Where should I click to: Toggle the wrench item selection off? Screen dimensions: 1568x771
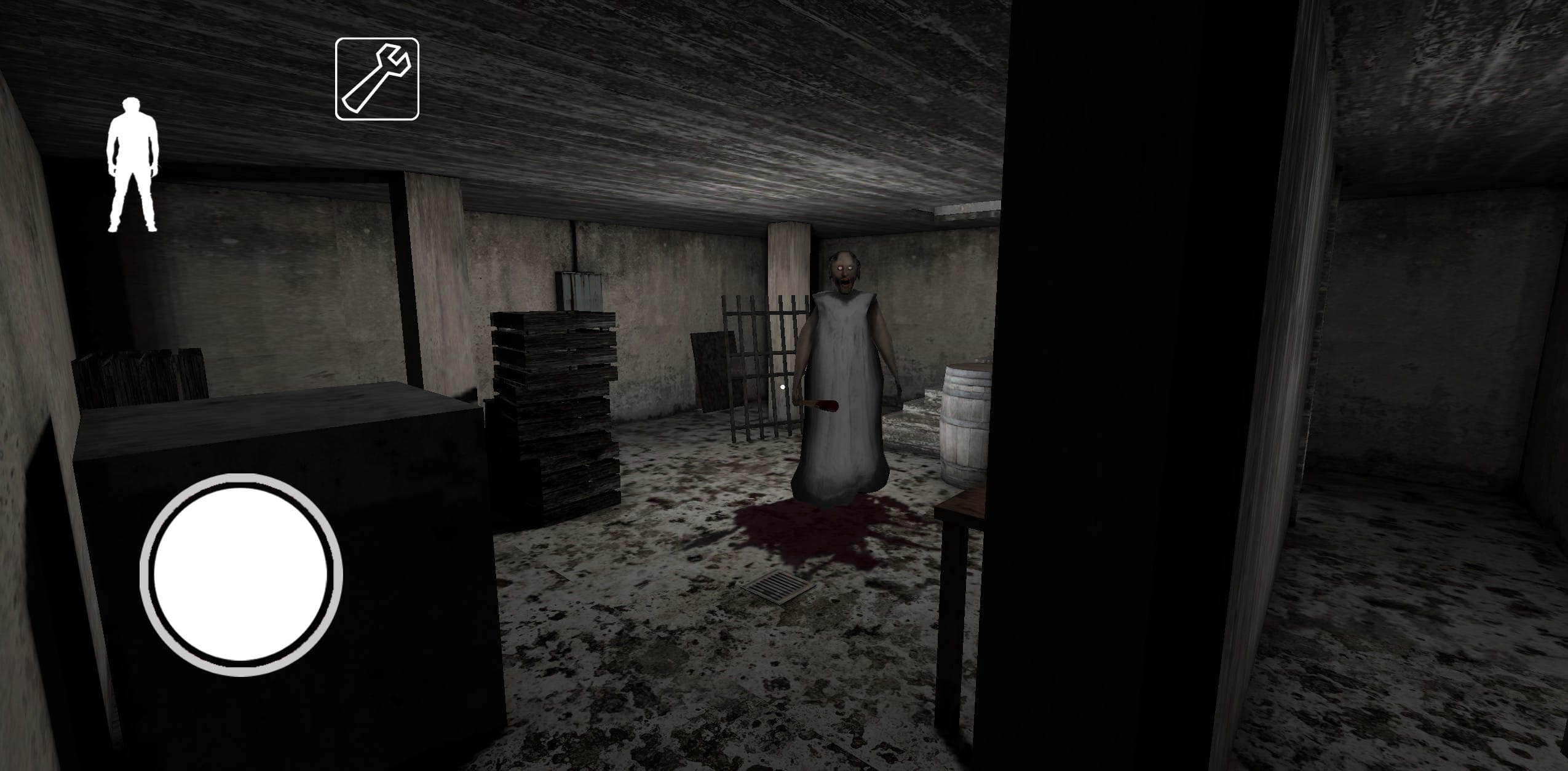click(377, 77)
